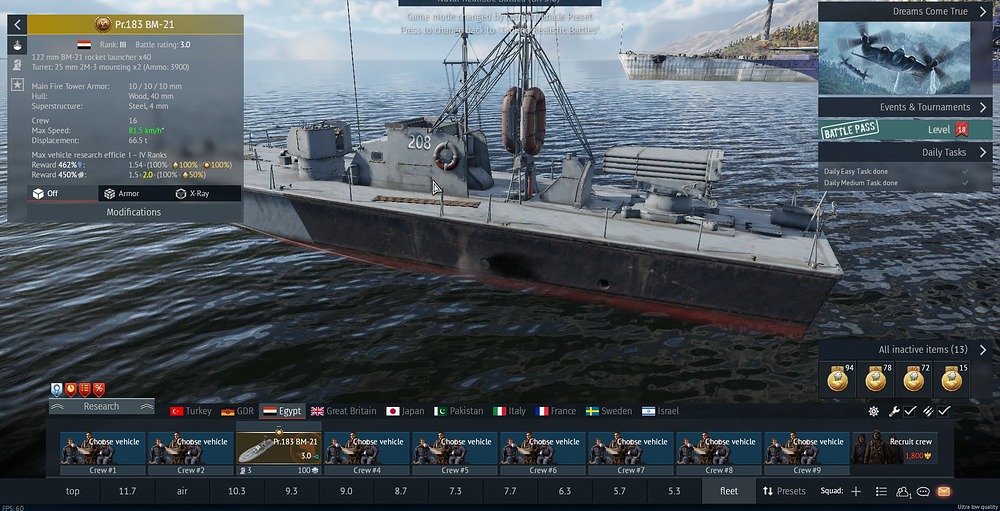
Task: Switch view mode to Armor
Action: (122, 194)
